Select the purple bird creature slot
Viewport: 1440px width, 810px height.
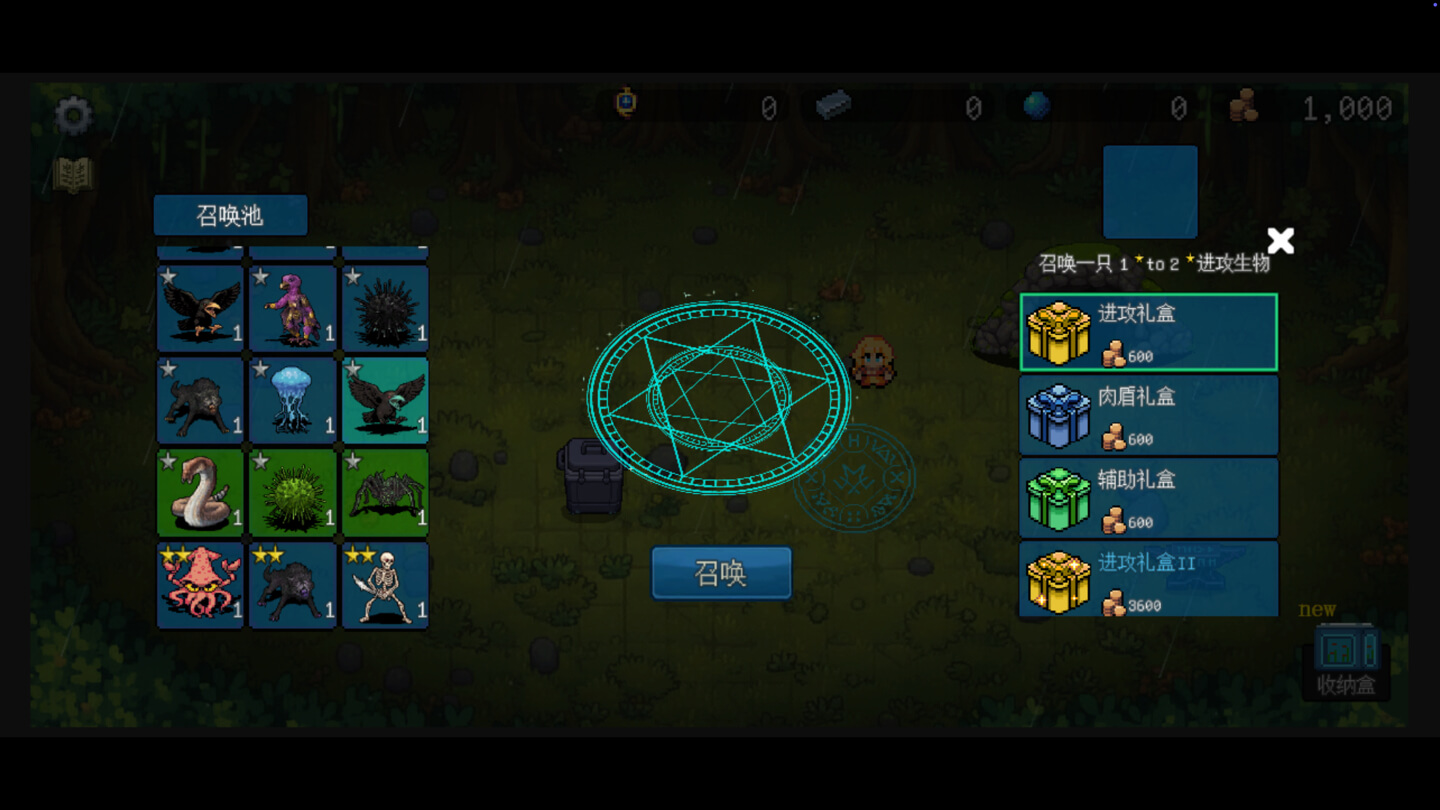pos(292,308)
